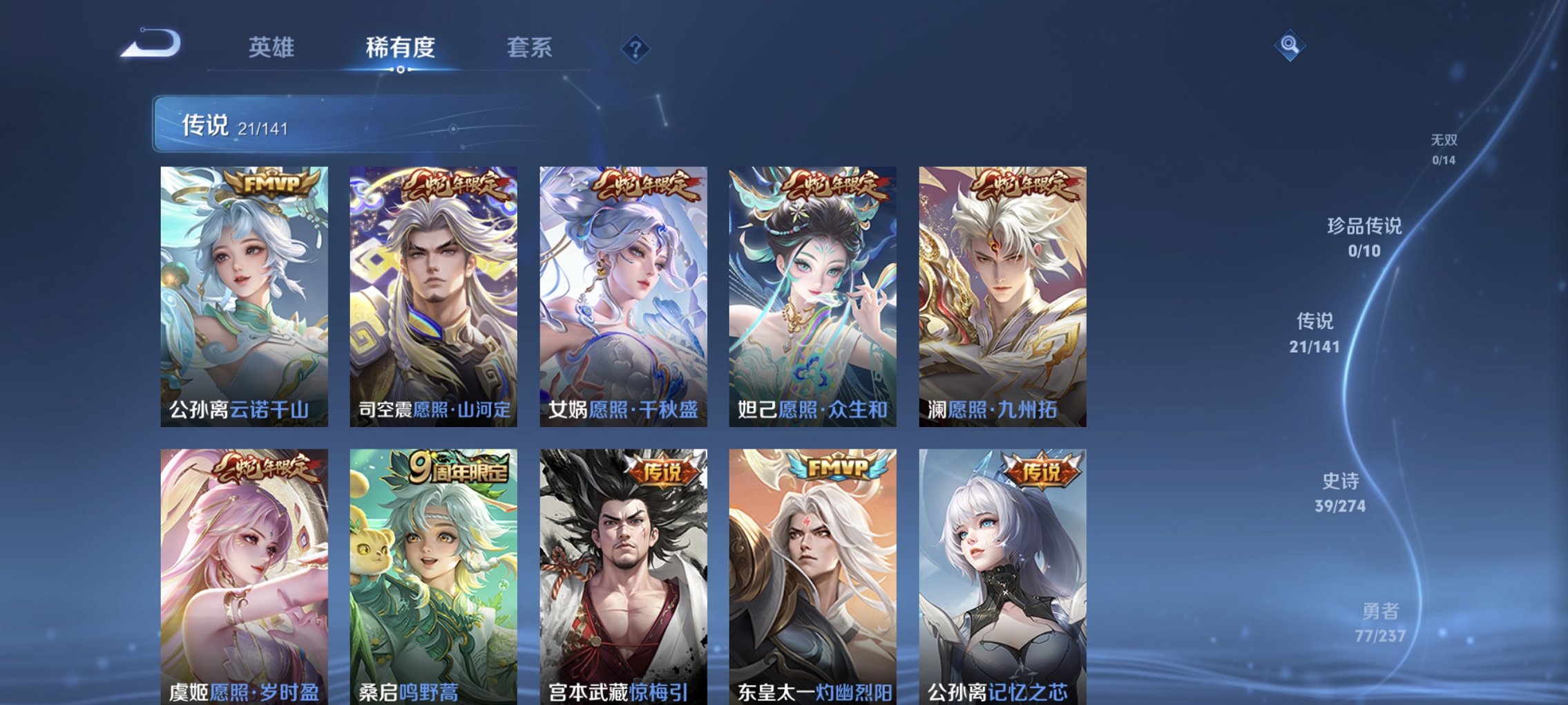Select the 稀有度 tab
Viewport: 1568px width, 705px height.
tap(399, 48)
